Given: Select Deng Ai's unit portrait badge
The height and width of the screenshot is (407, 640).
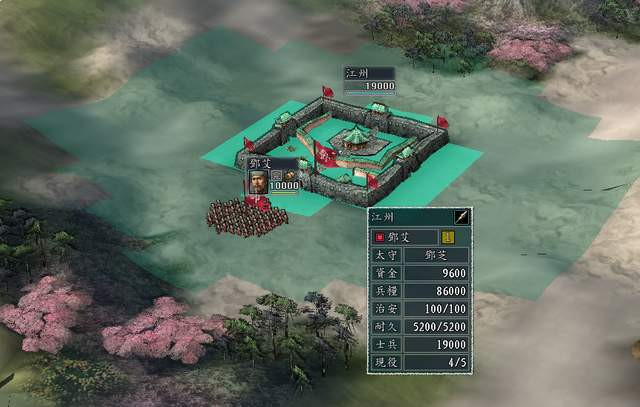Looking at the screenshot, I should pos(258,182).
